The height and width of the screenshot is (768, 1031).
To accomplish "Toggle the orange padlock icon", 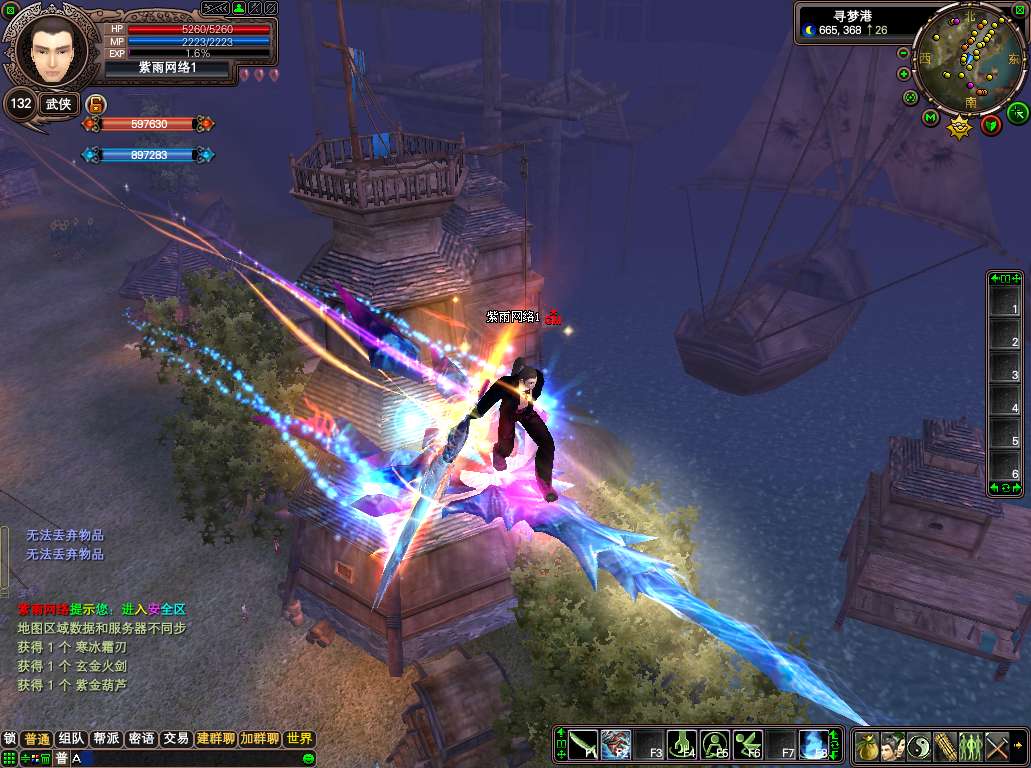I will pos(97,103).
